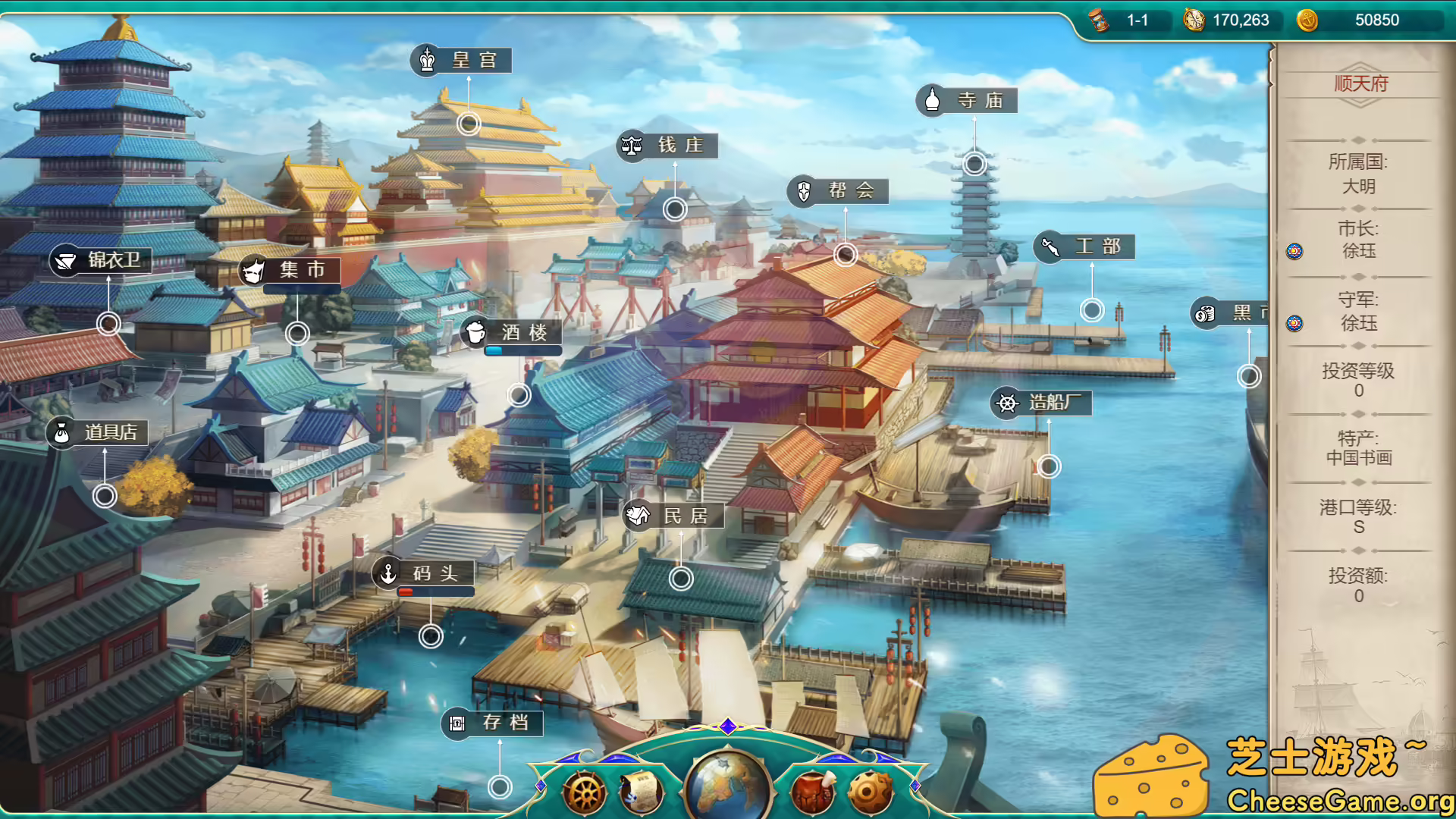Click the crown icon on 皇宫 palace marker
This screenshot has height=819, width=1456.
pyautogui.click(x=425, y=60)
